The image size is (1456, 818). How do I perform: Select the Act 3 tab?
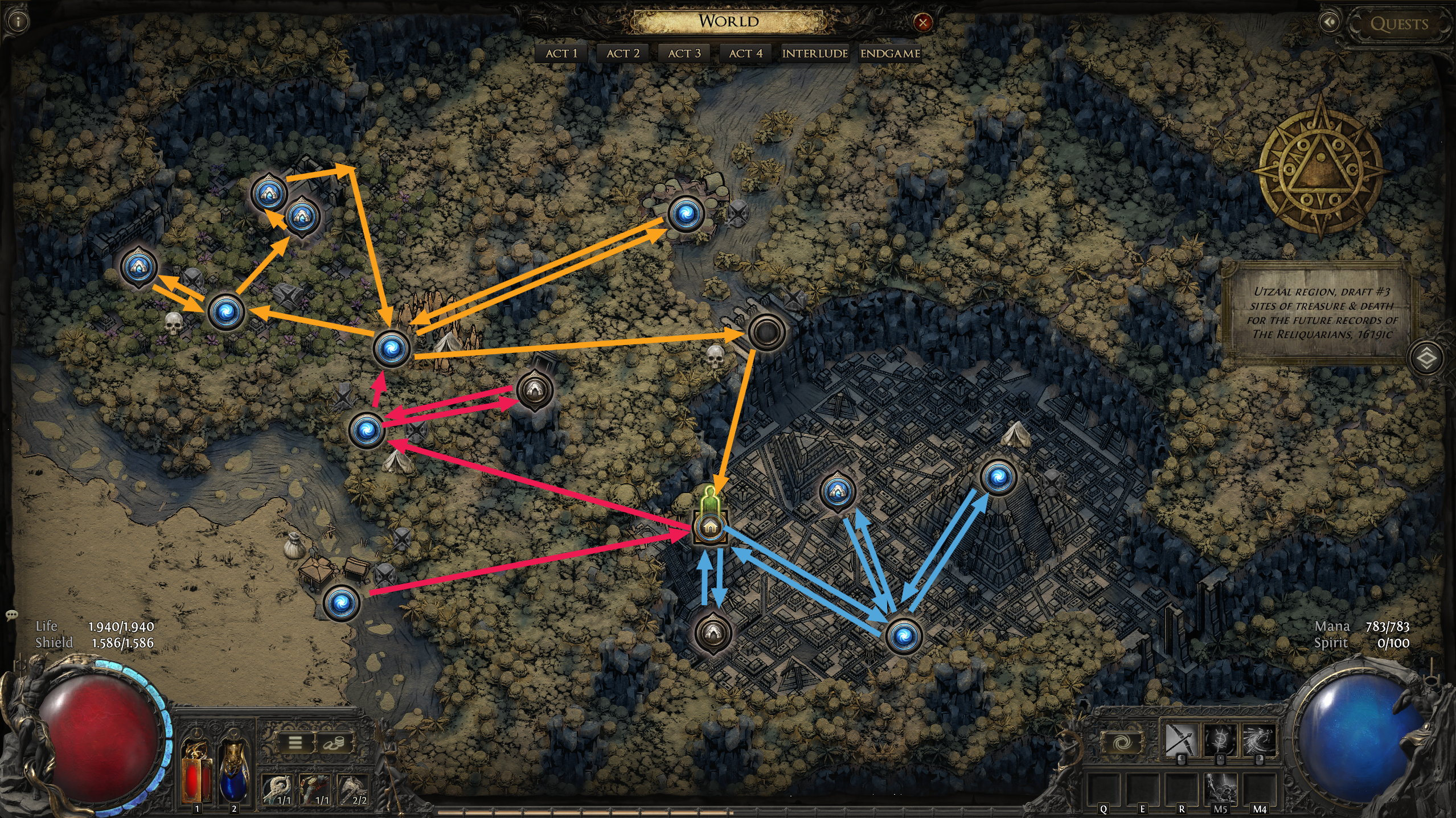point(684,54)
